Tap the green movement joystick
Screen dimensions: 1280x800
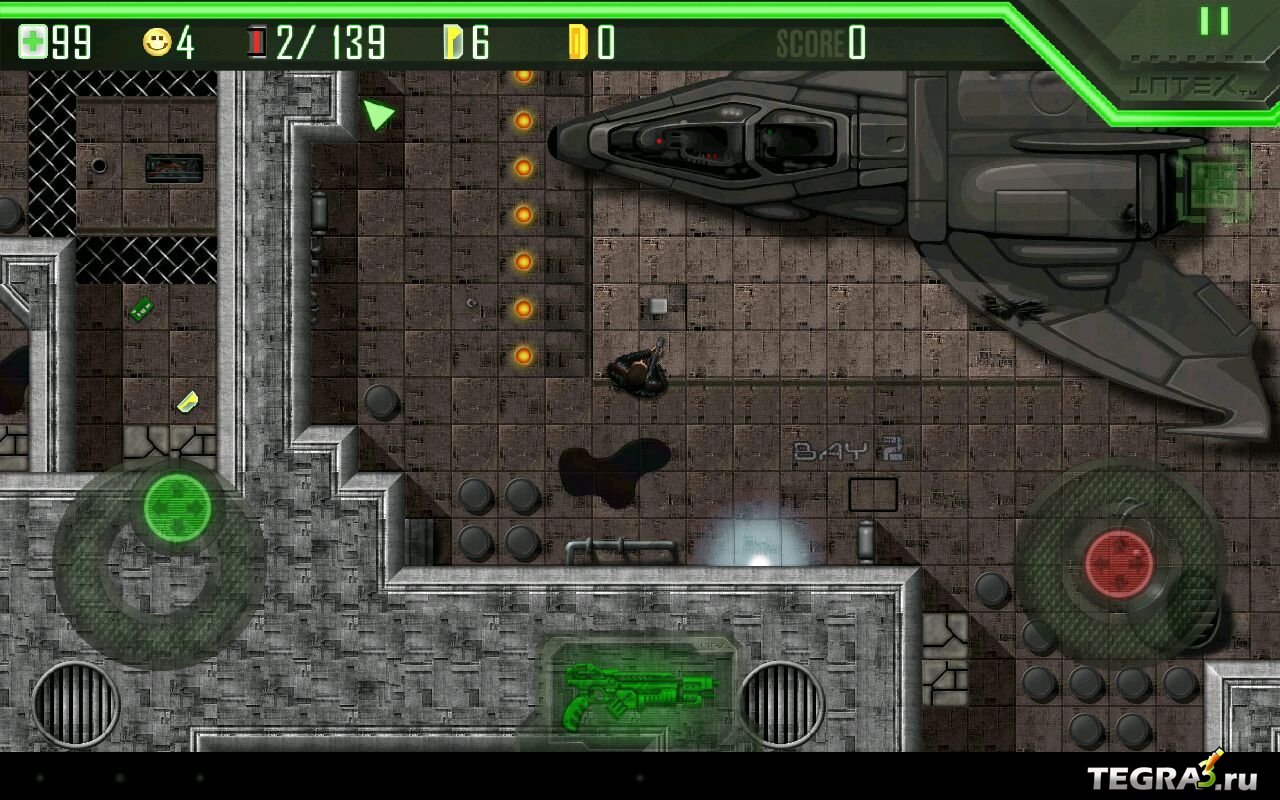(177, 509)
